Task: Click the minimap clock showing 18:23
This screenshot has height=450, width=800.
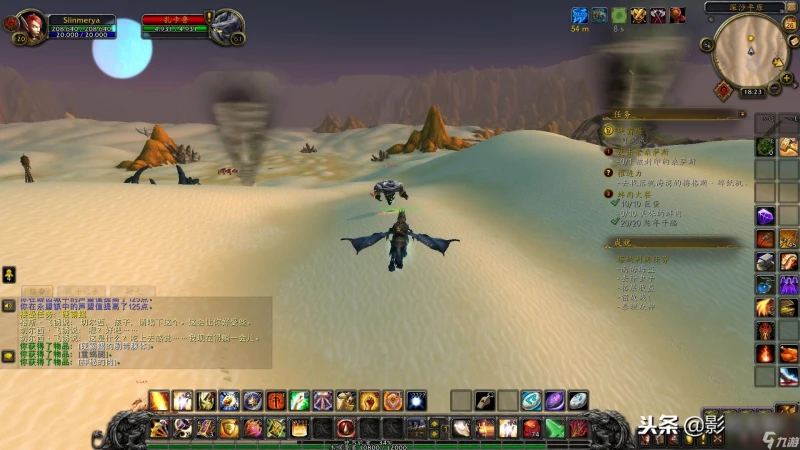Action: point(753,91)
